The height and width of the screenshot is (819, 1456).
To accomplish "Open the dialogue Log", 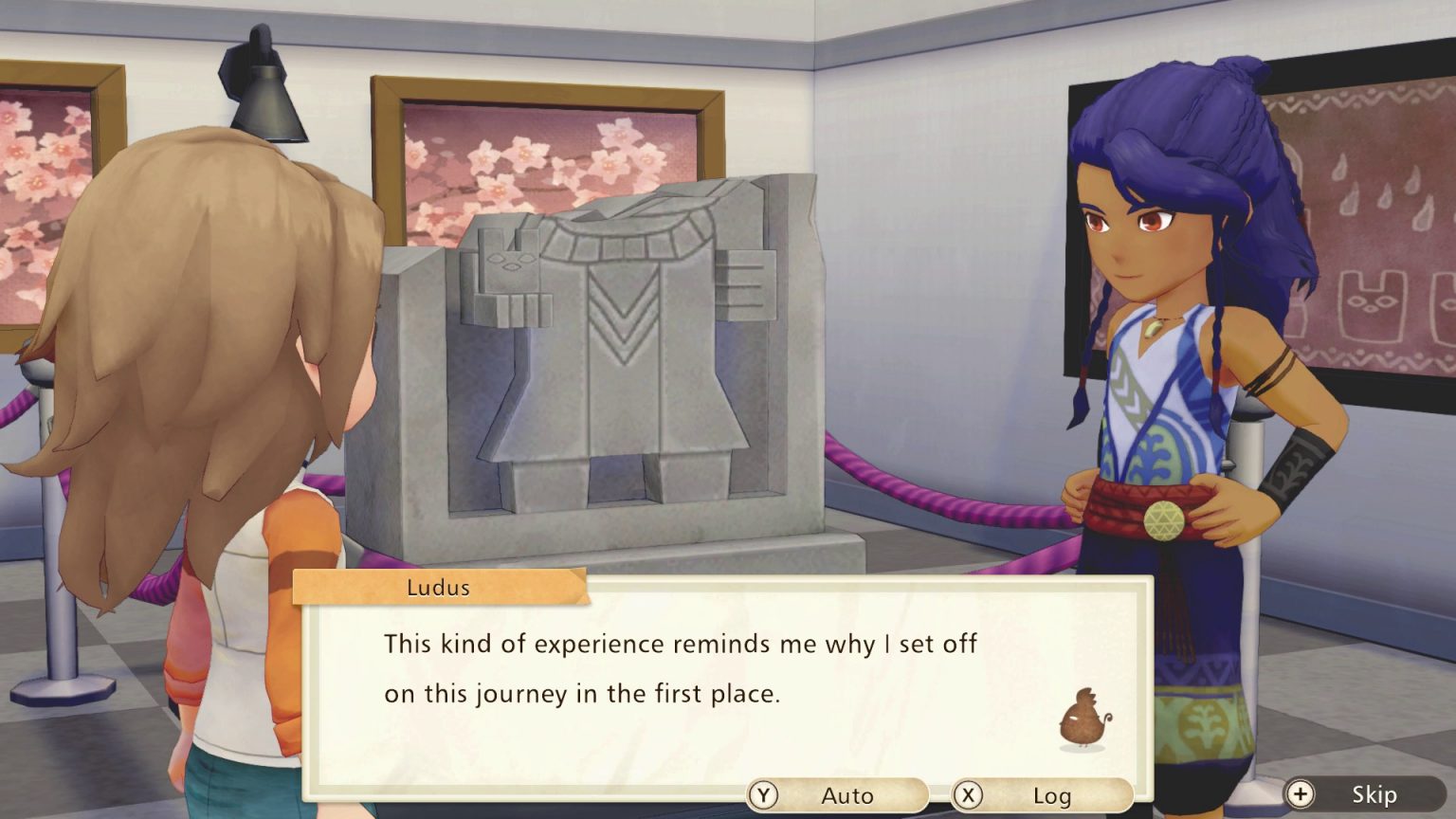I will point(1041,795).
